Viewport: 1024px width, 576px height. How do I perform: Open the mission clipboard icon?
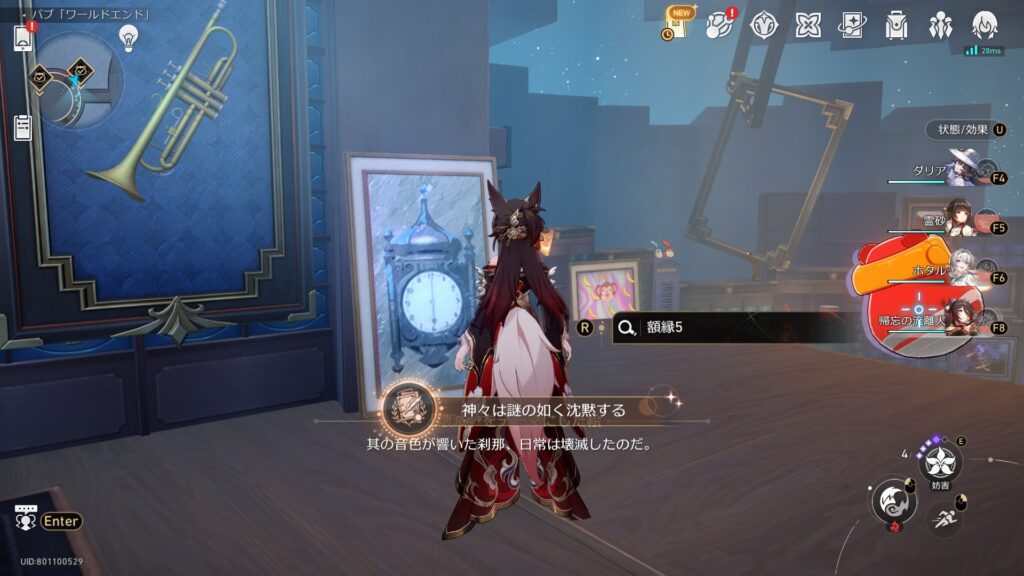click(23, 127)
